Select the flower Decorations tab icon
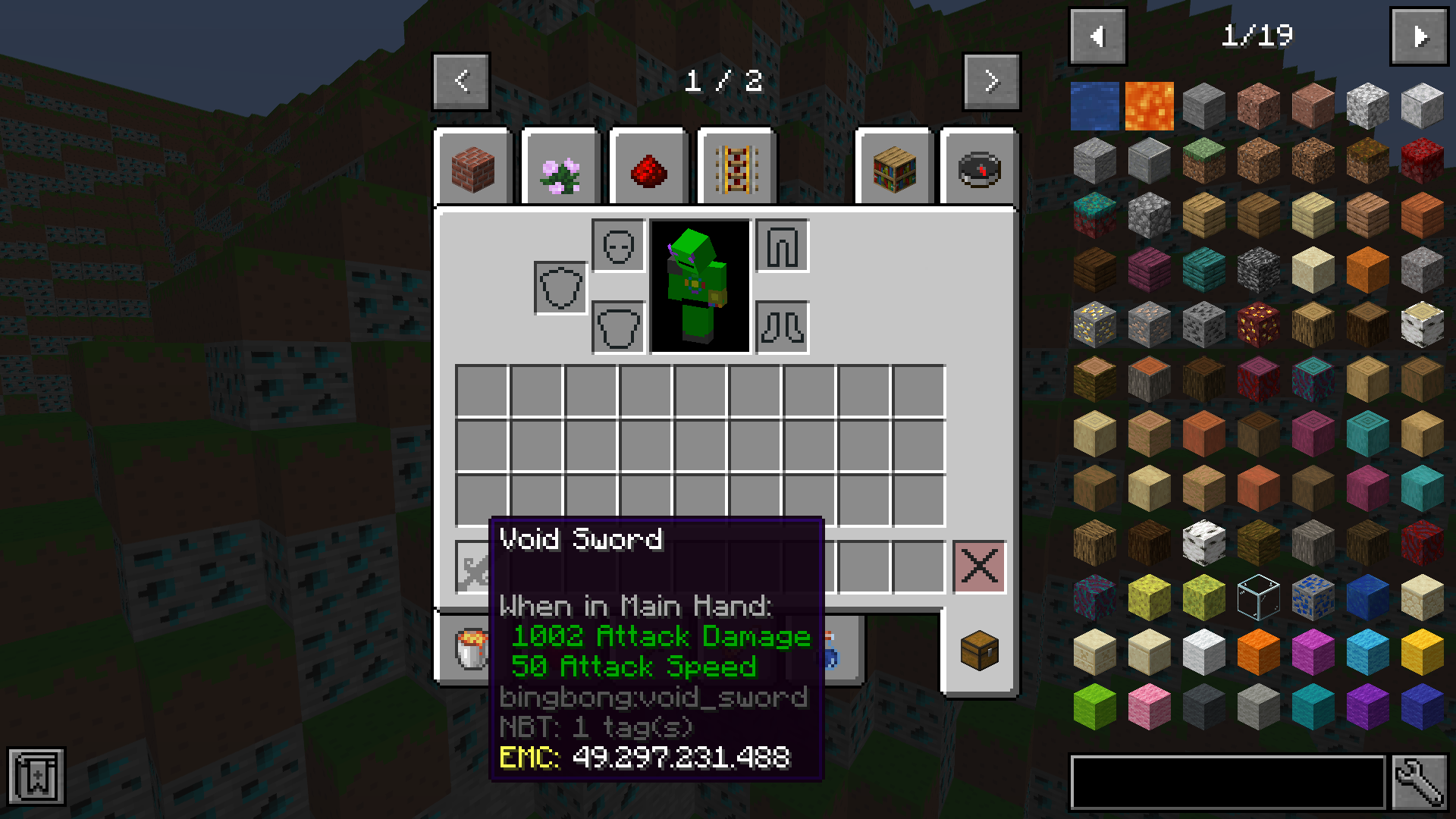Viewport: 1456px width, 819px height. point(560,168)
